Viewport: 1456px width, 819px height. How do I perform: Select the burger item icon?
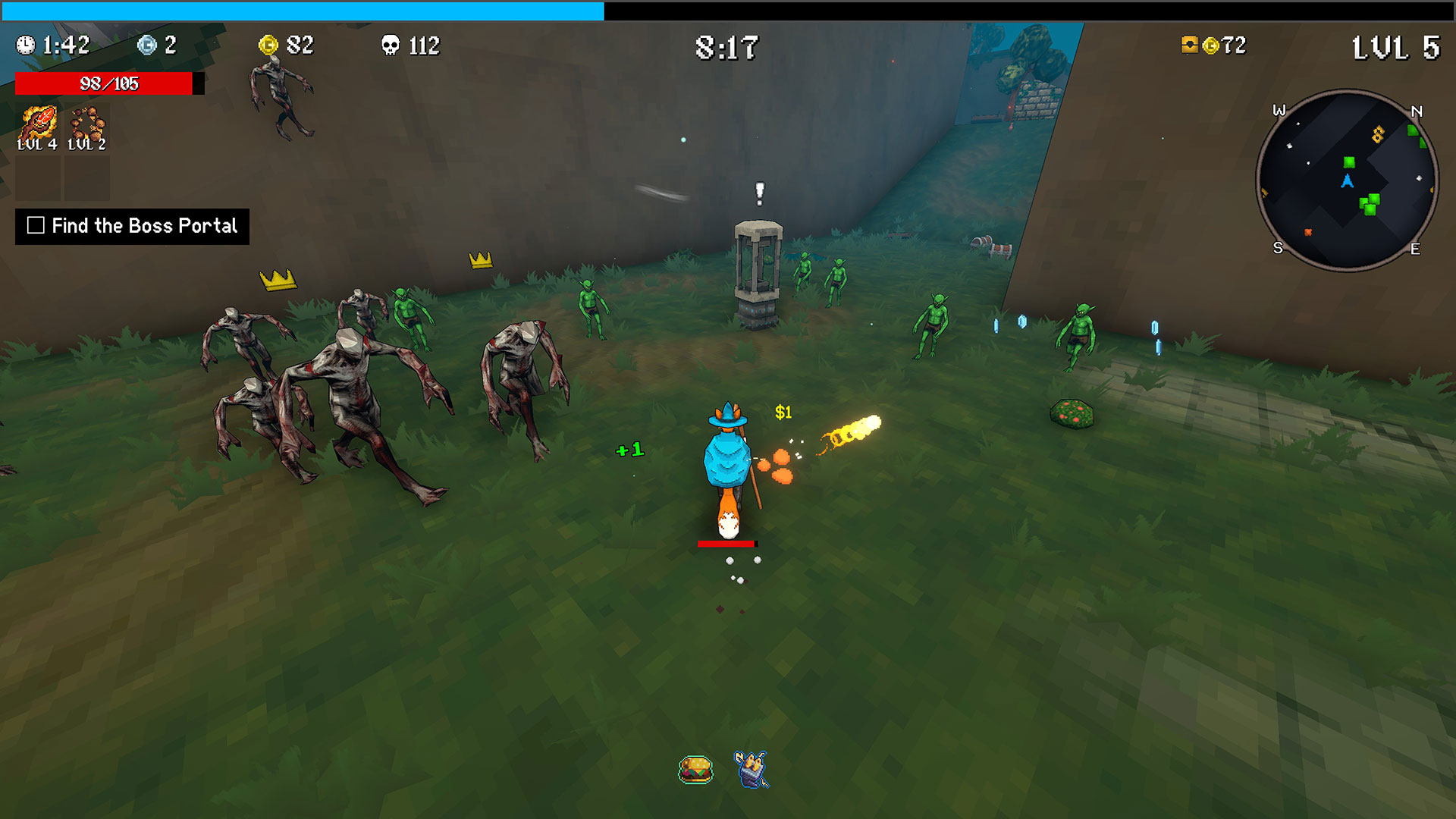tap(695, 770)
